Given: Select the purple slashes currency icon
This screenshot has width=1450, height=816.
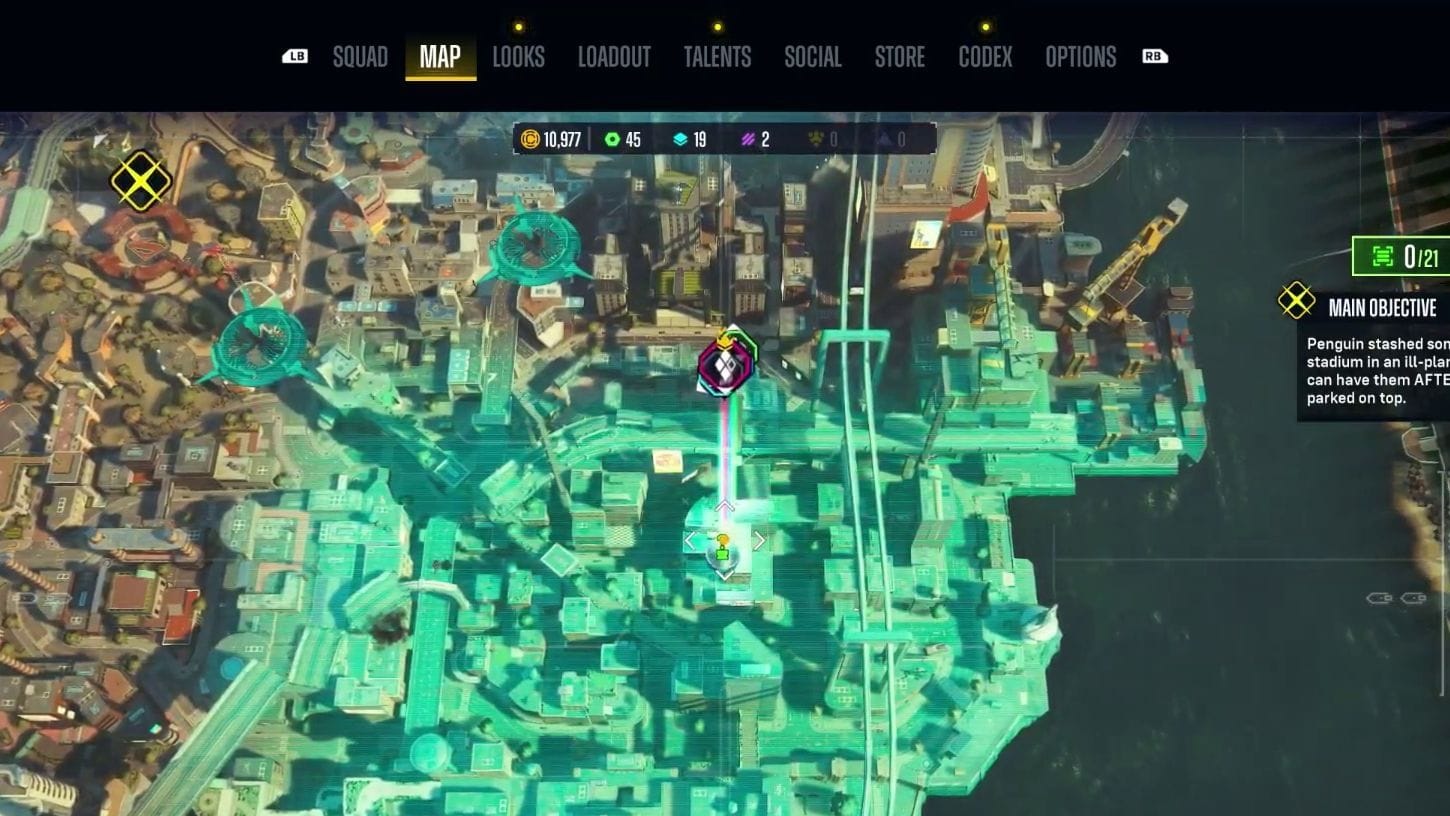Looking at the screenshot, I should click(749, 140).
